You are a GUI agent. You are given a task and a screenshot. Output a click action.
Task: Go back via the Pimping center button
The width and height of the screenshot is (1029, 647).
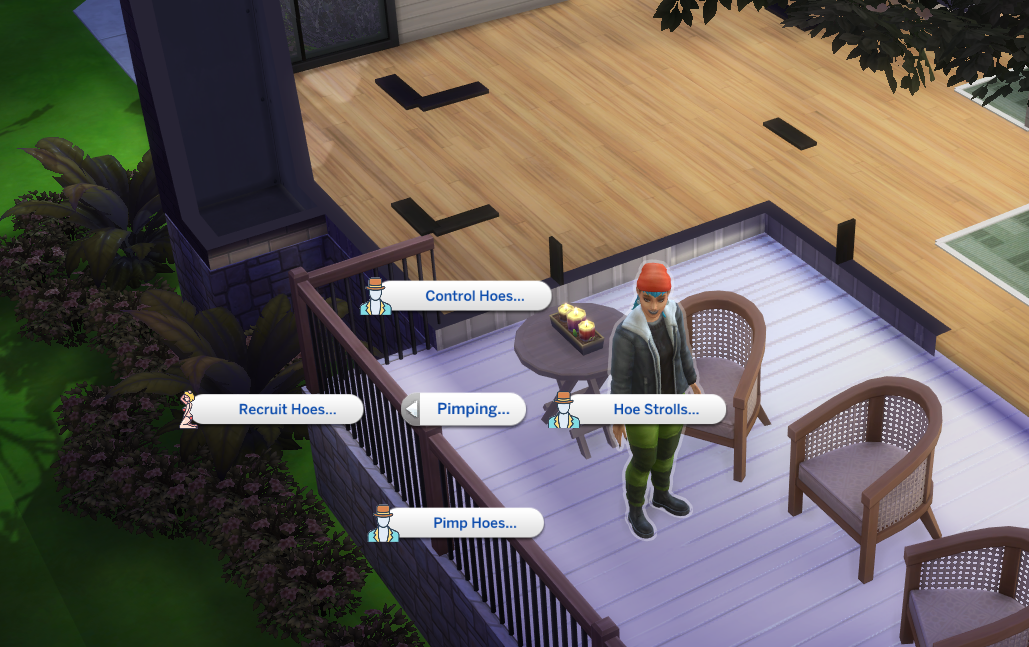[x=464, y=409]
